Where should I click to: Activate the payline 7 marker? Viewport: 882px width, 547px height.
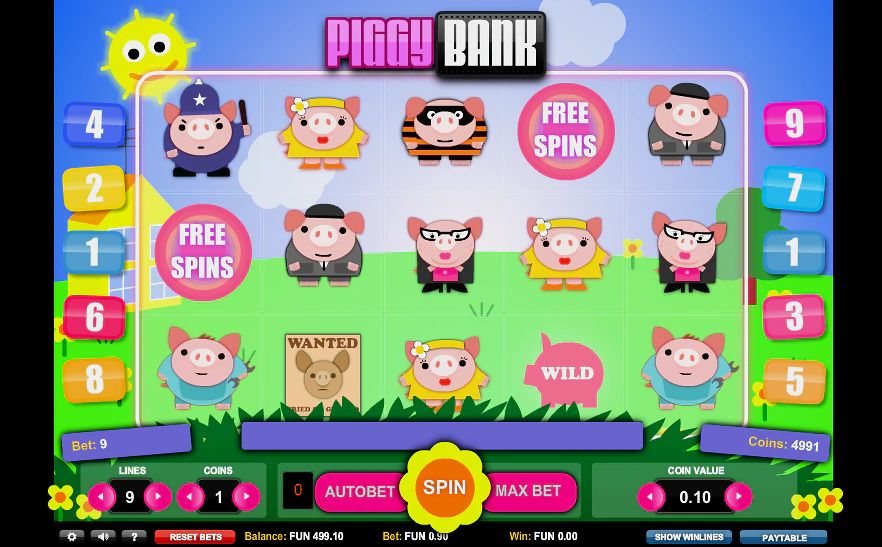point(794,188)
